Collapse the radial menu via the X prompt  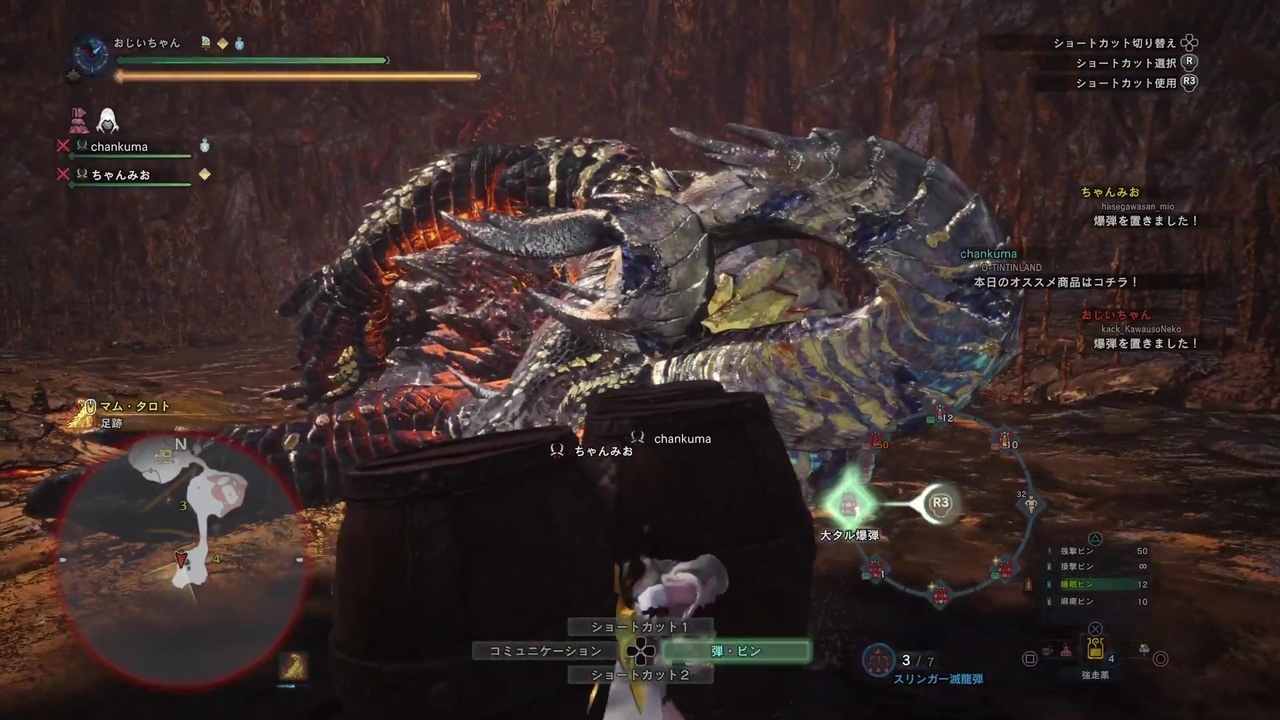(1094, 629)
